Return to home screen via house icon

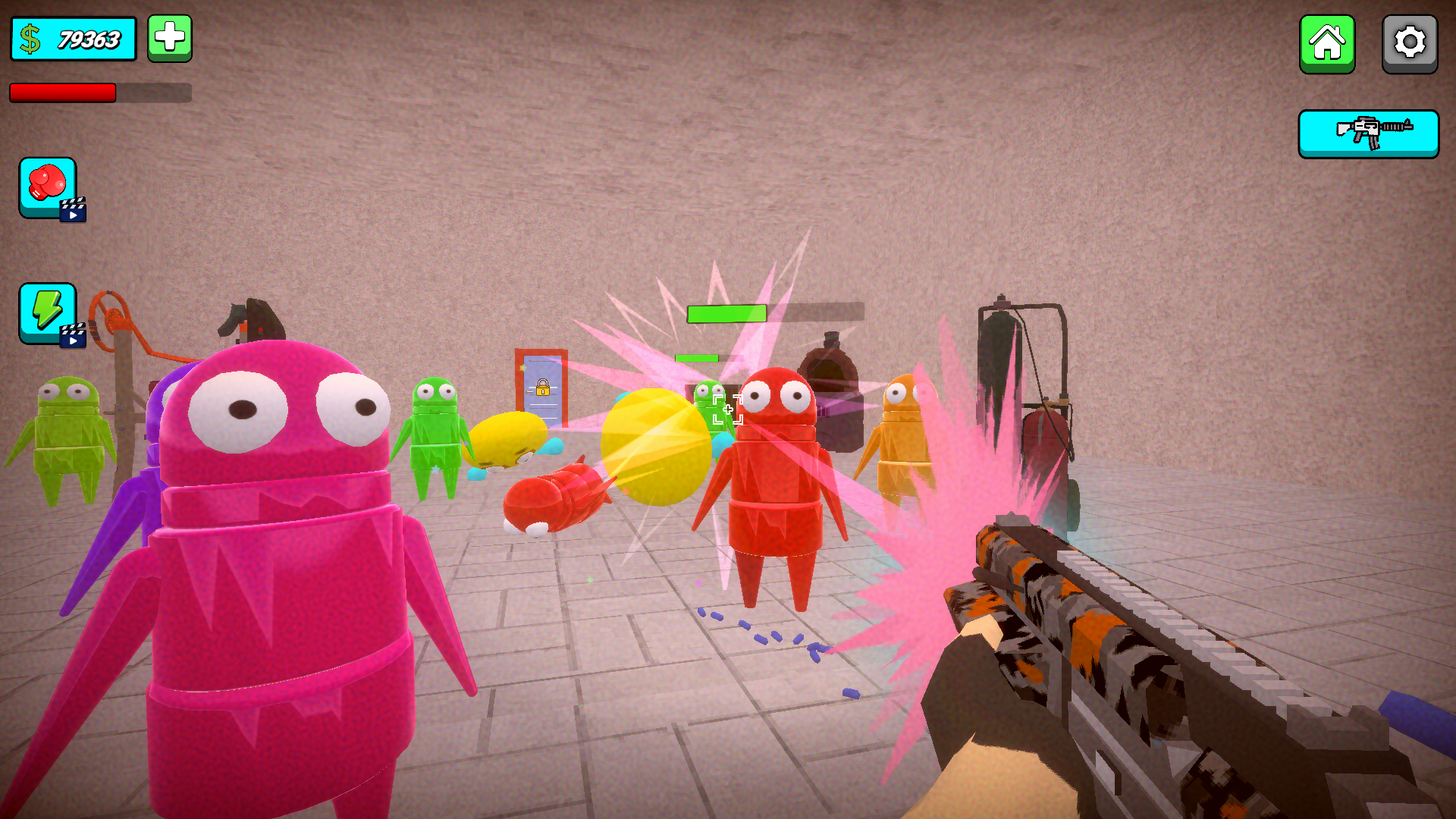click(x=1327, y=43)
